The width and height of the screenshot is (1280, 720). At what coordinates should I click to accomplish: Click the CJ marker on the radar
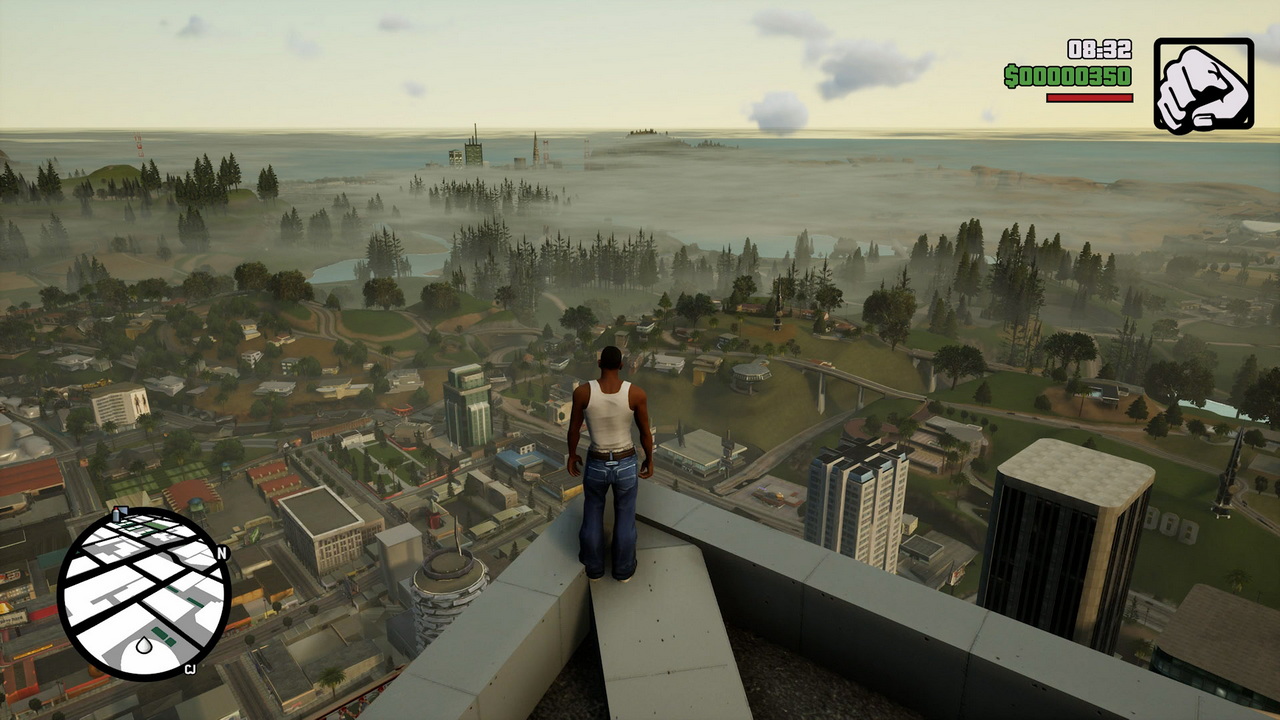point(190,670)
